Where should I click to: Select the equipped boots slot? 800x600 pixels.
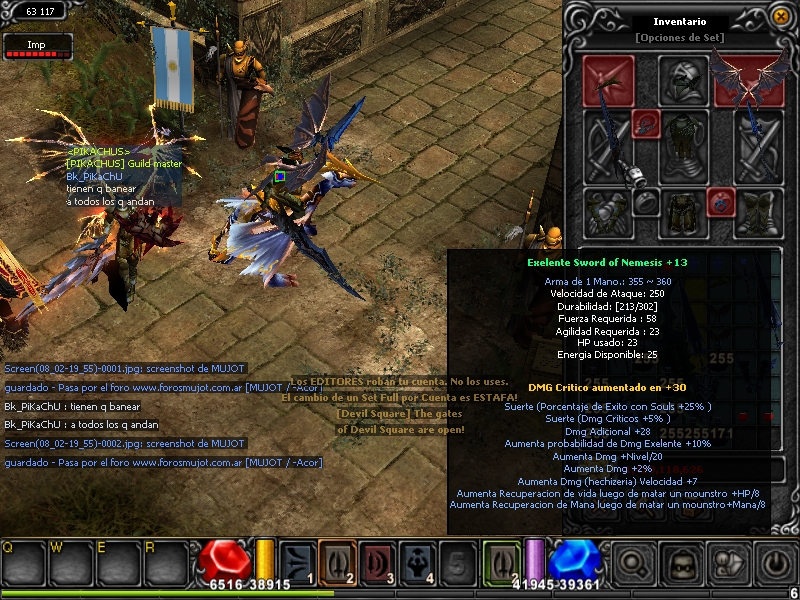[756, 212]
